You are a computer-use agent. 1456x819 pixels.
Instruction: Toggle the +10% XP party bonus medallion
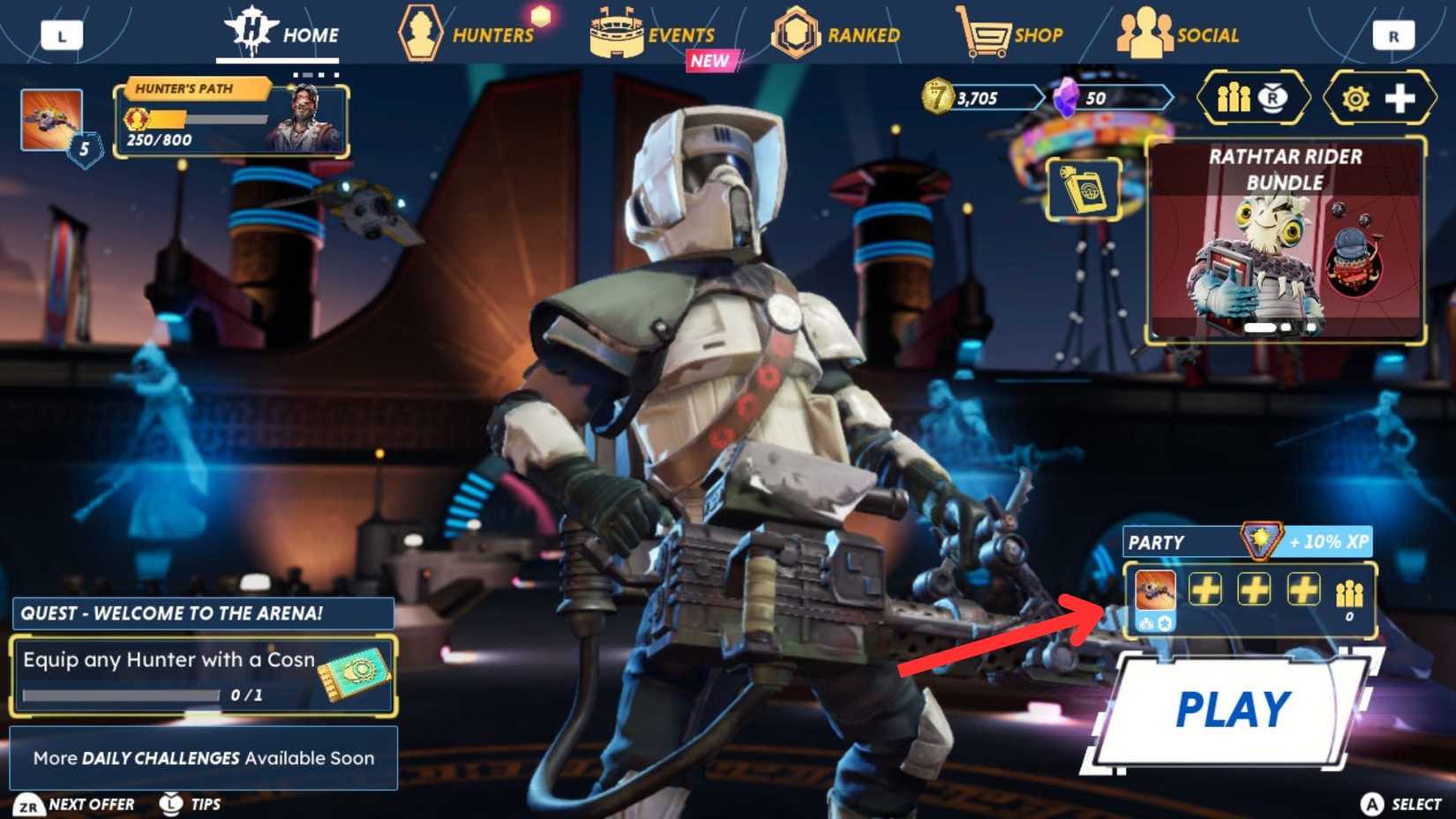(1259, 542)
